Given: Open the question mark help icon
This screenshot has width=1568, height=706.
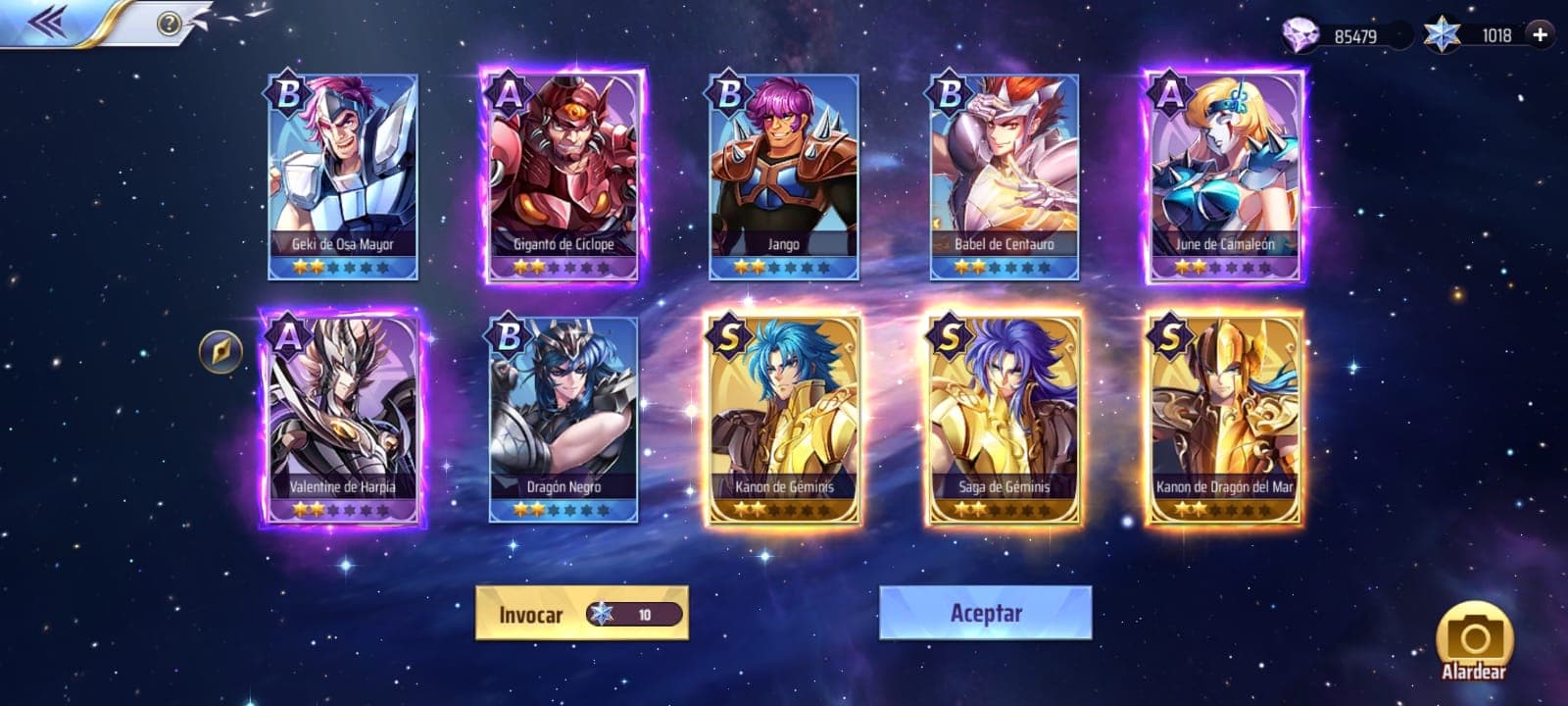Looking at the screenshot, I should 169,23.
